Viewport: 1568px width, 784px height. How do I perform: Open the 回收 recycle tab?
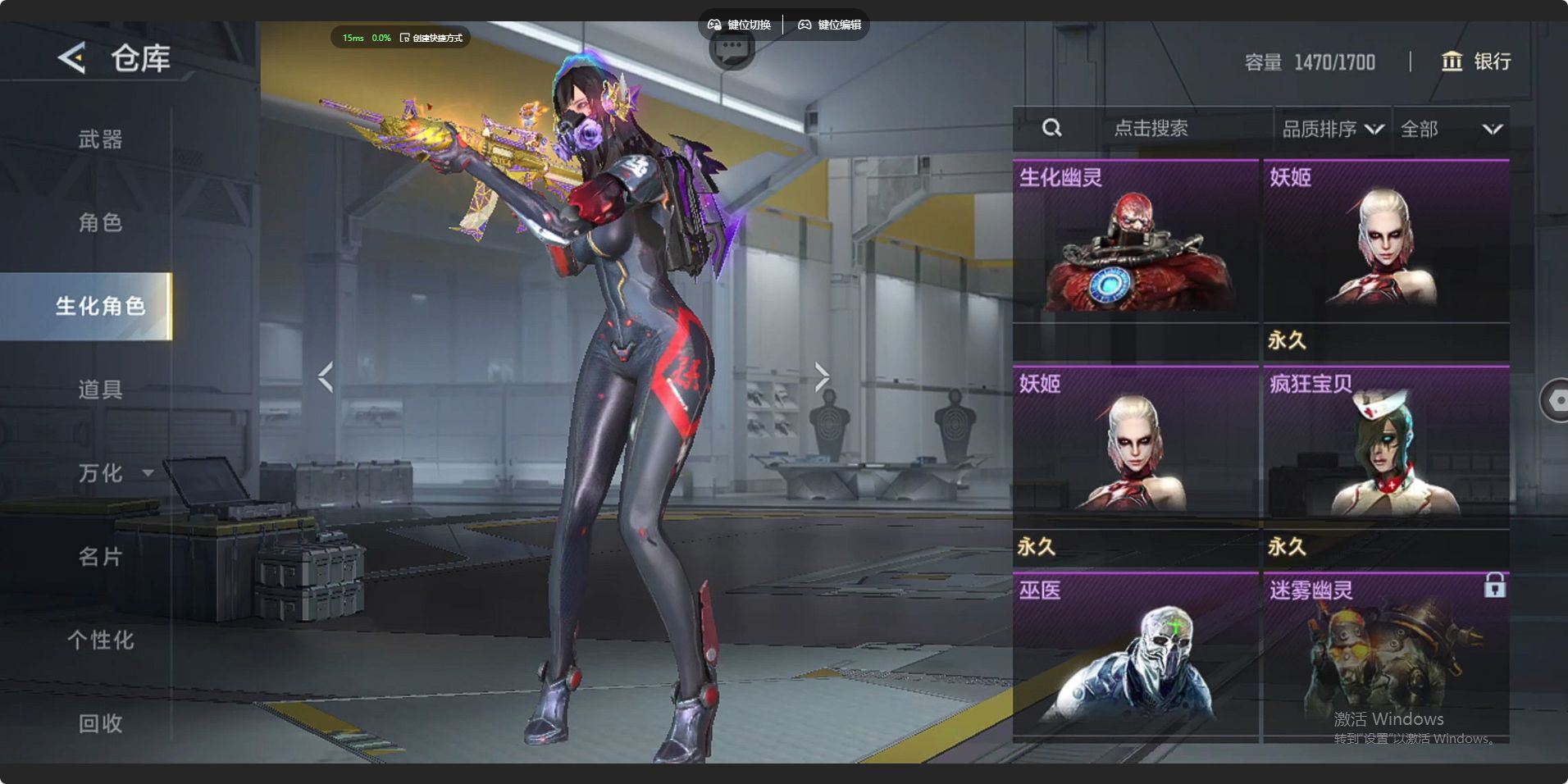pos(100,723)
